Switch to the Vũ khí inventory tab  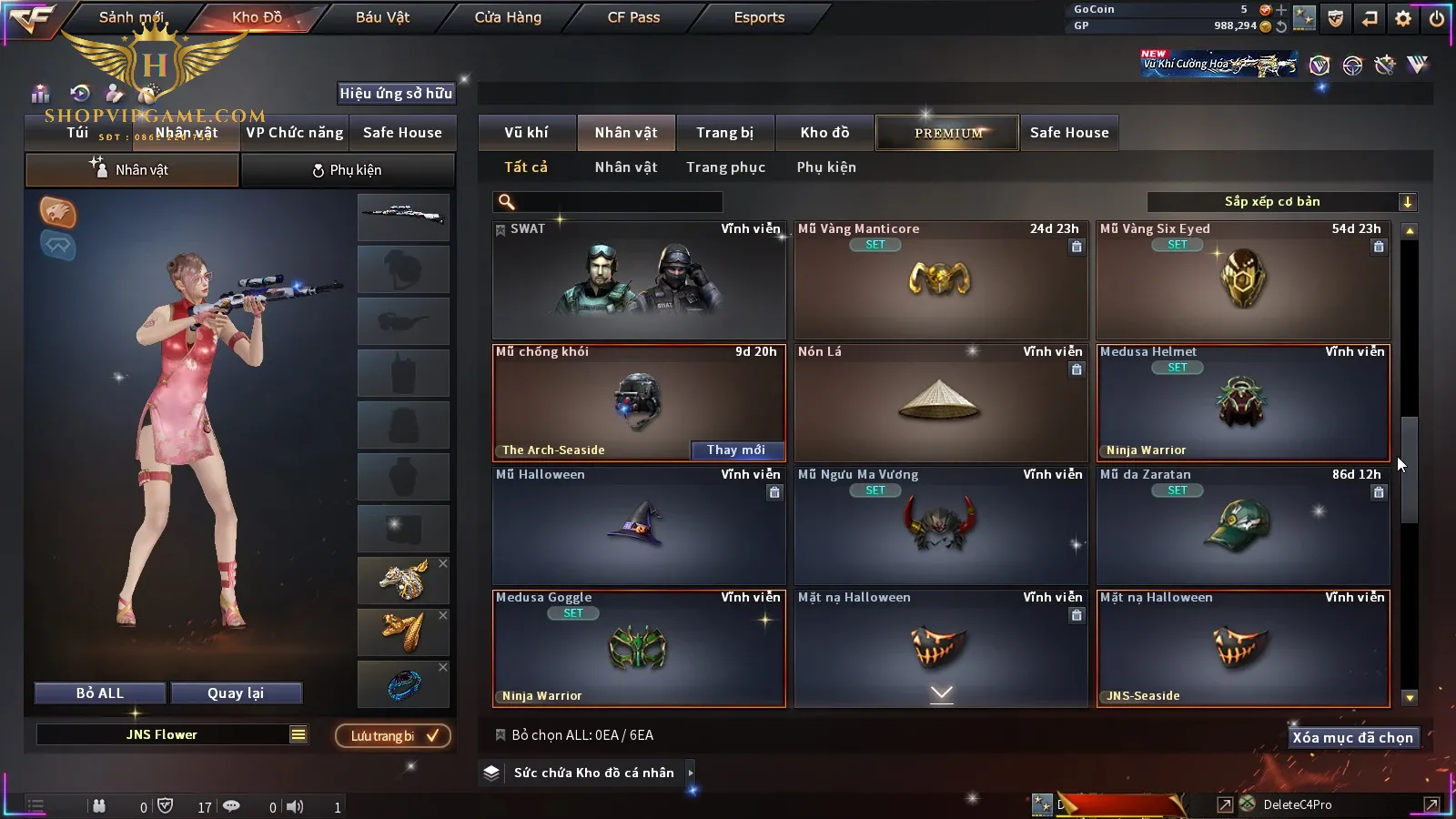coord(526,133)
